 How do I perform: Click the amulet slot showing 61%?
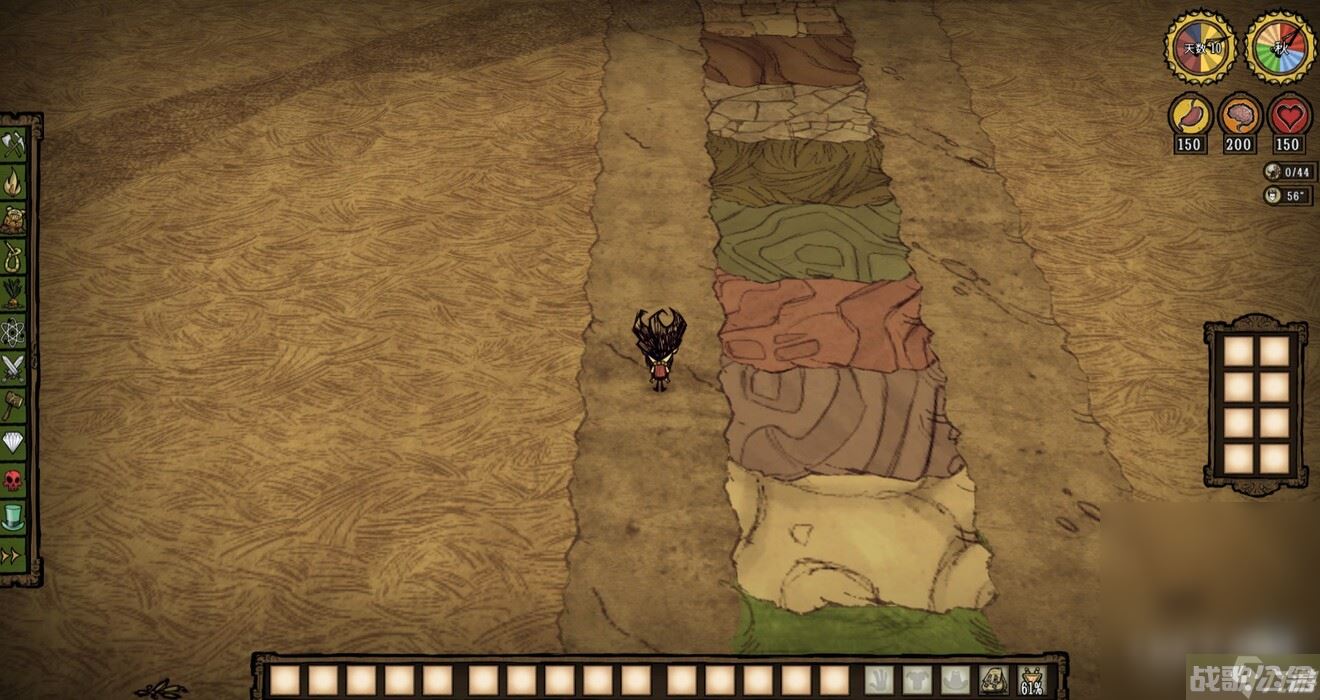pos(1031,680)
